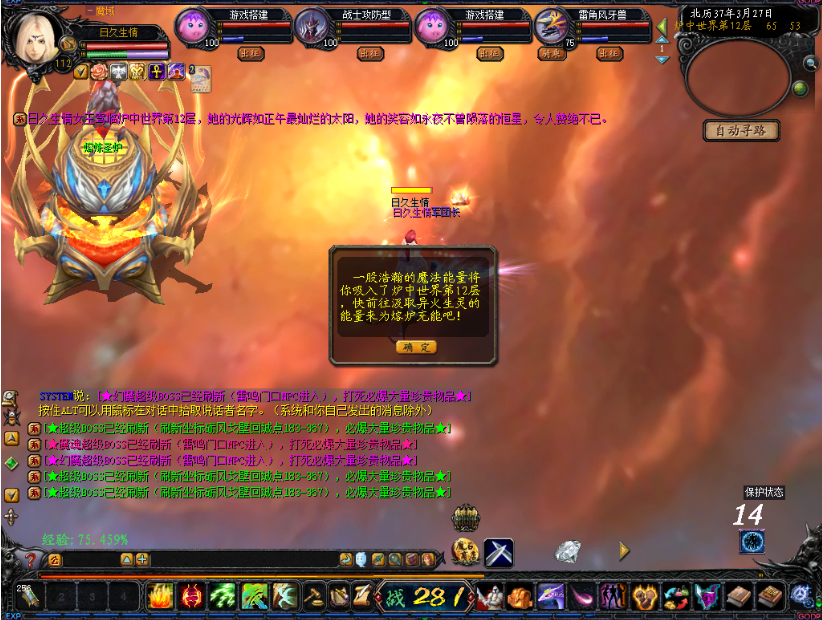Trigger the crossed swords attack icon
Screen dimensions: 822x620
[x=498, y=551]
